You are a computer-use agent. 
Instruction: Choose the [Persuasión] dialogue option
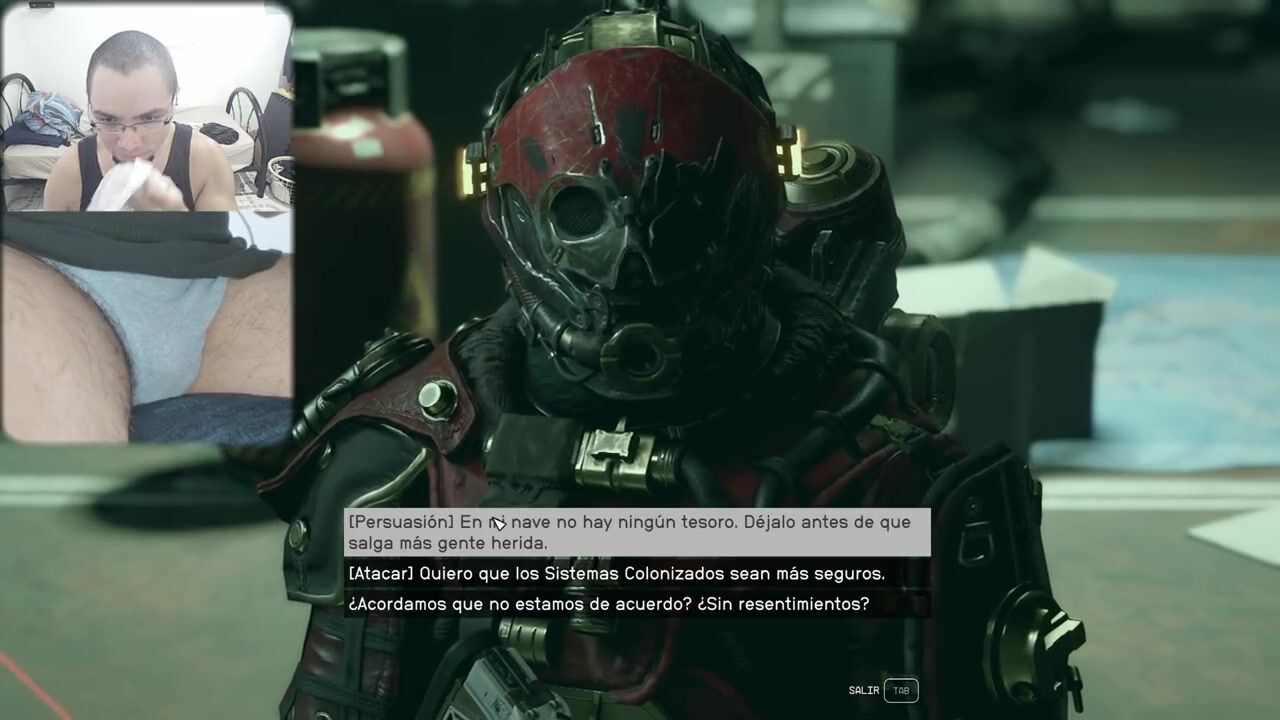tap(636, 532)
